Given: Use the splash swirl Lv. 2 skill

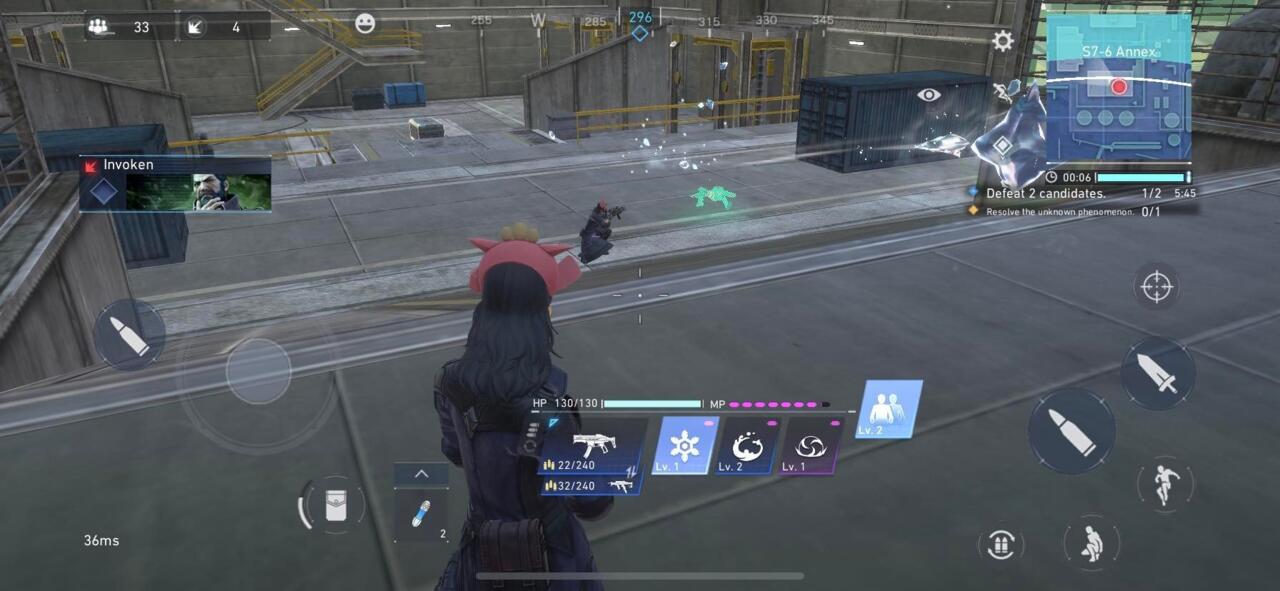Looking at the screenshot, I should coord(746,446).
